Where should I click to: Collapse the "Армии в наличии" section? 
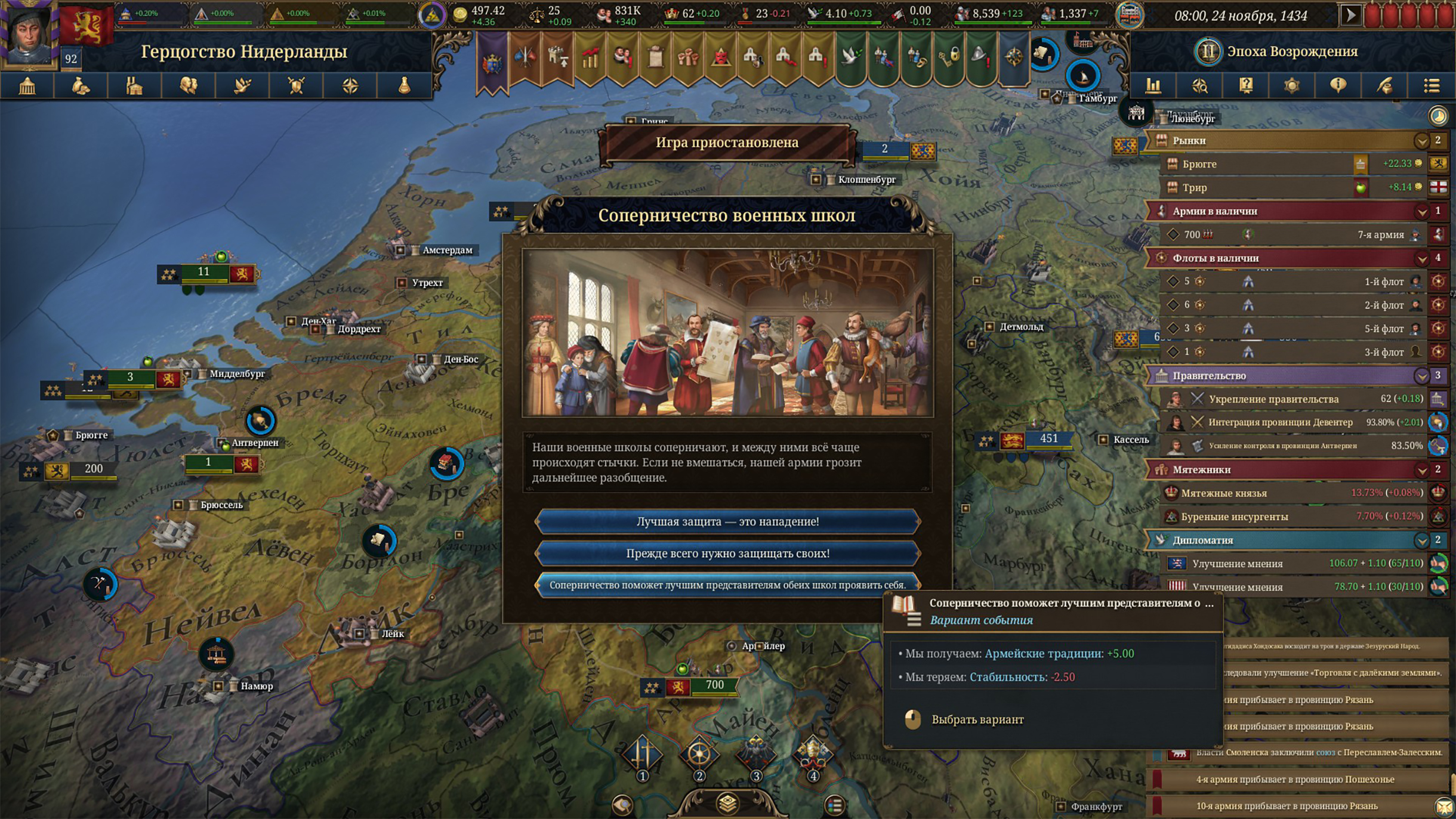point(1421,211)
